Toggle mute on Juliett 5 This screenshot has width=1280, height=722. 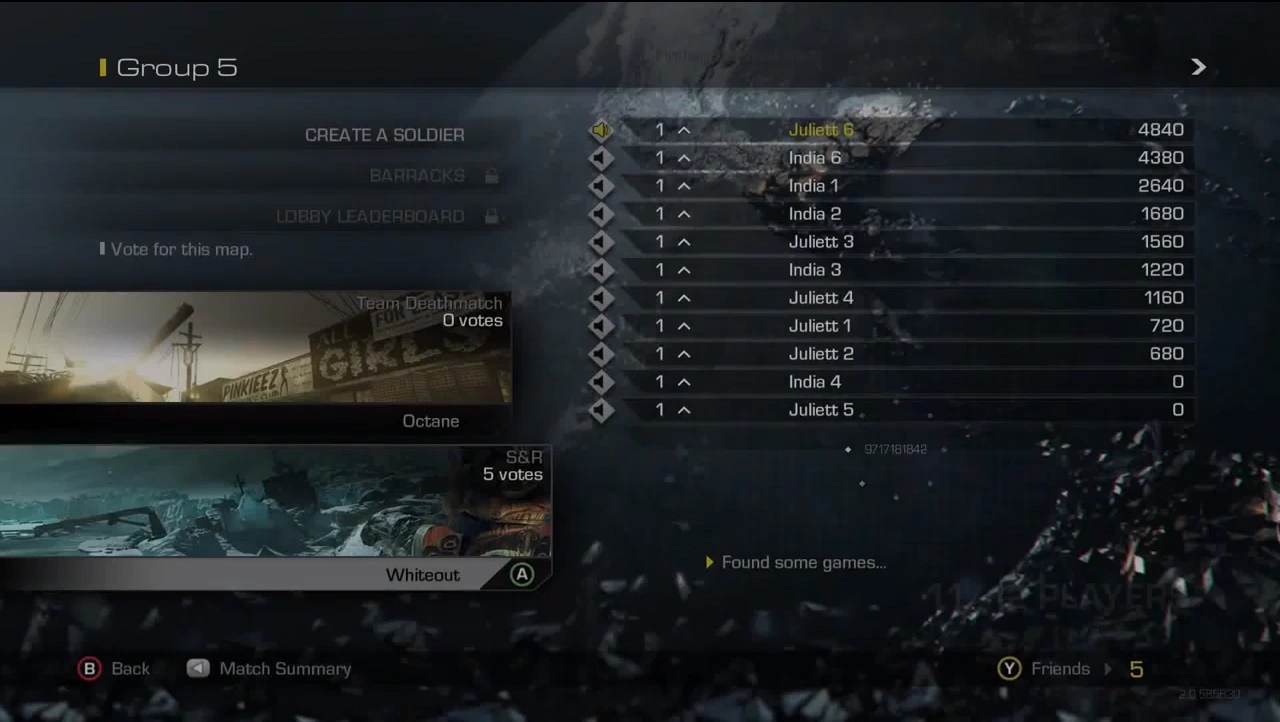tap(600, 409)
